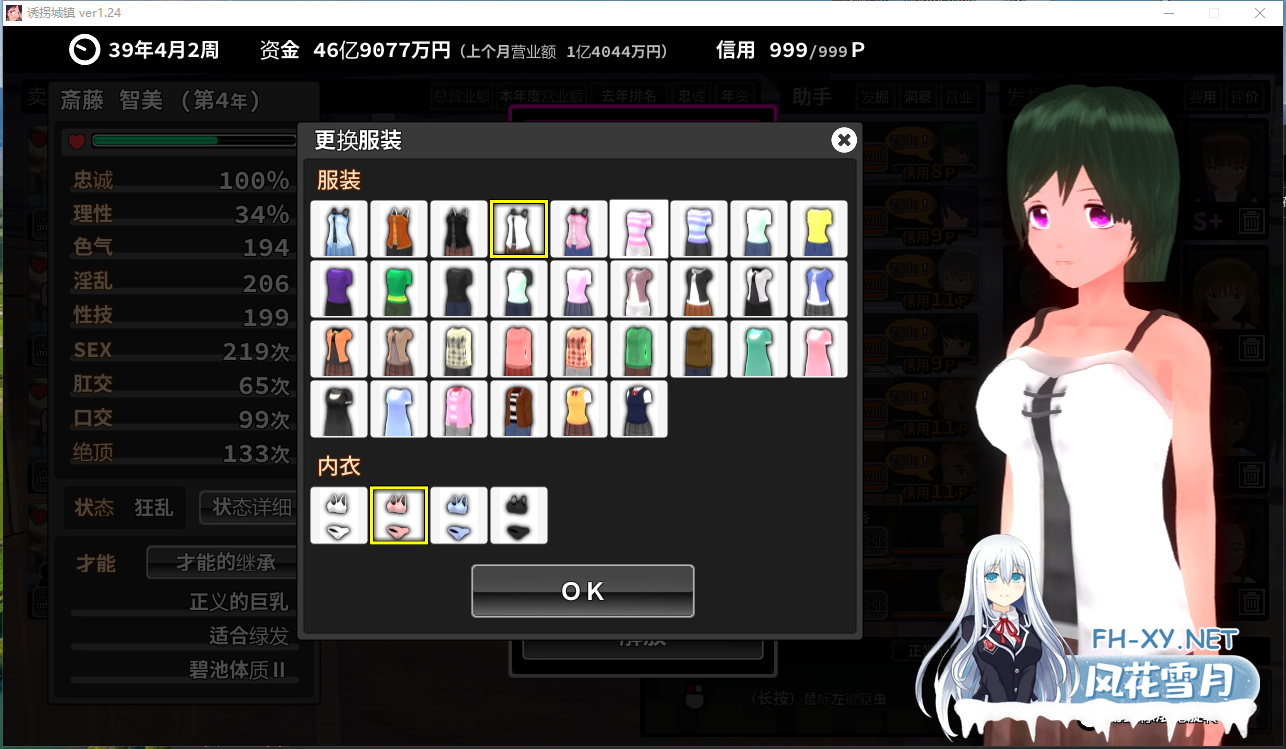Select the light blue underwear set
This screenshot has width=1286, height=749.
pos(459,516)
